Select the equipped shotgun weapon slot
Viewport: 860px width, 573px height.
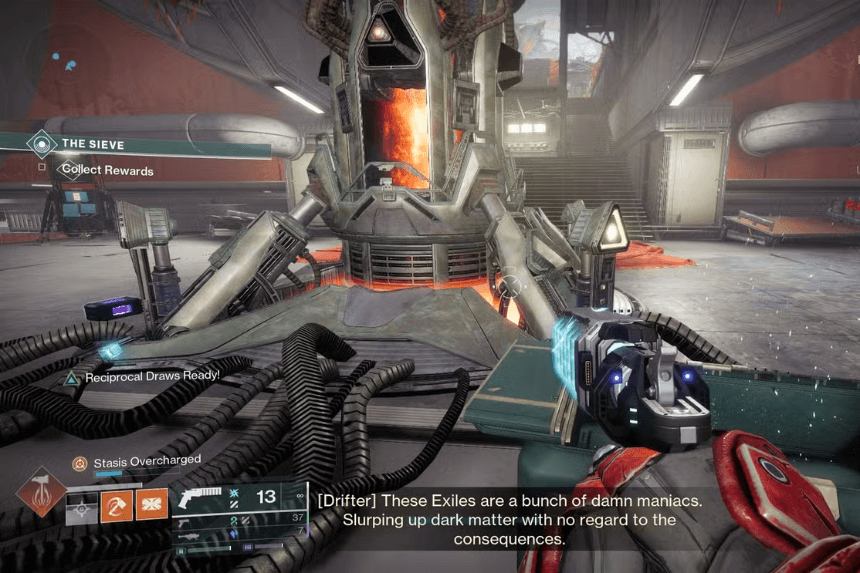pos(200,498)
